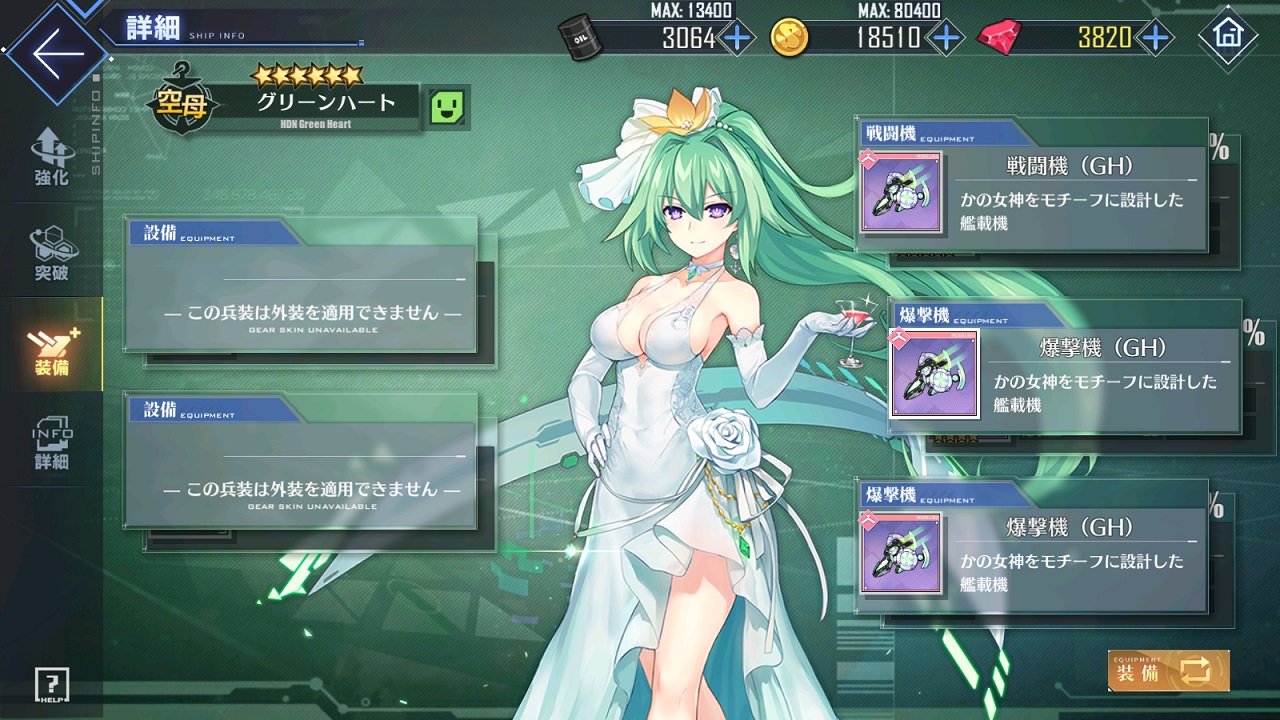The height and width of the screenshot is (720, 1280).
Task: Add more oil with plus button
Action: [x=737, y=38]
